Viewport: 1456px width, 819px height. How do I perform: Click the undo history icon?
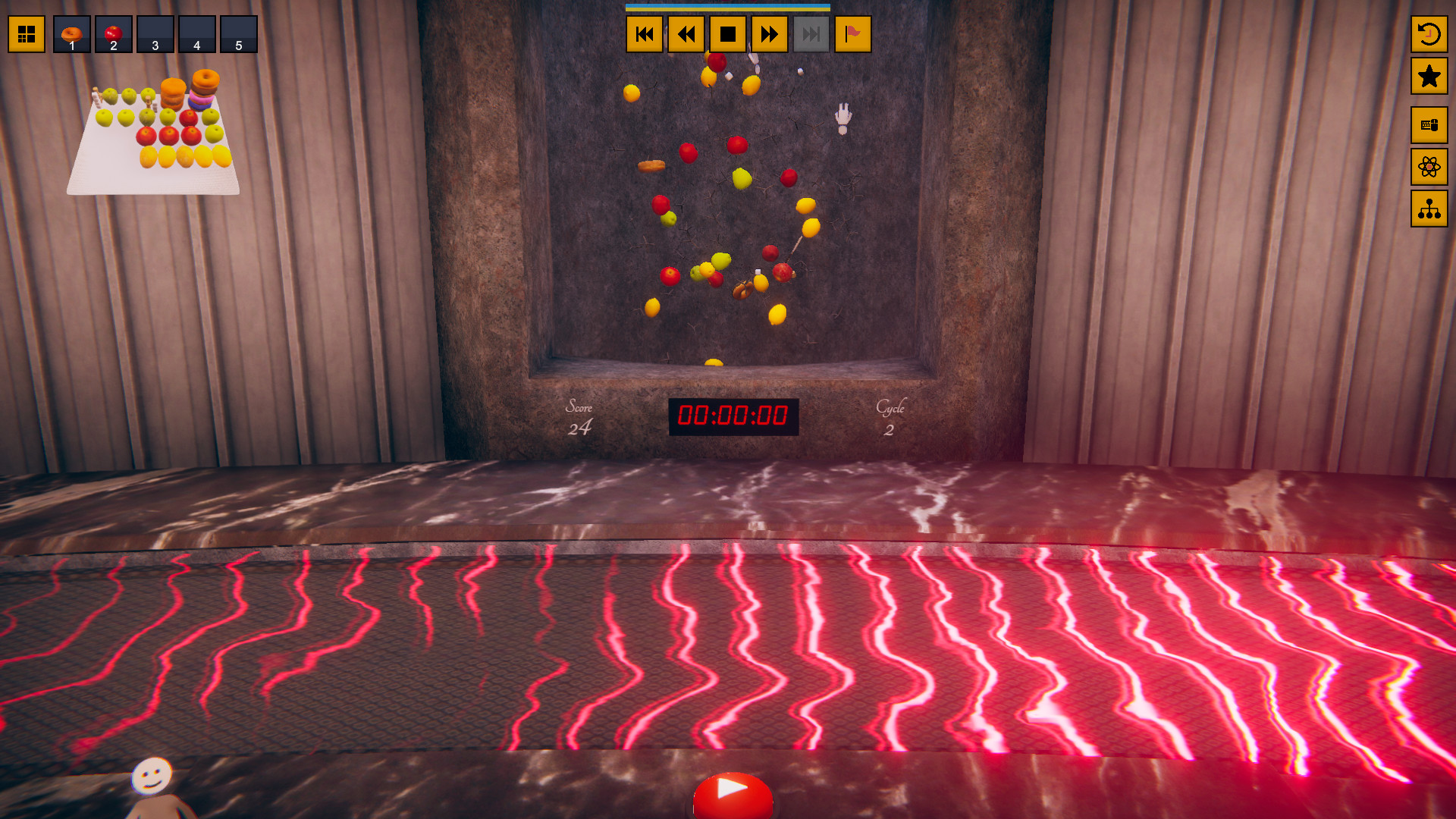coord(1429,34)
